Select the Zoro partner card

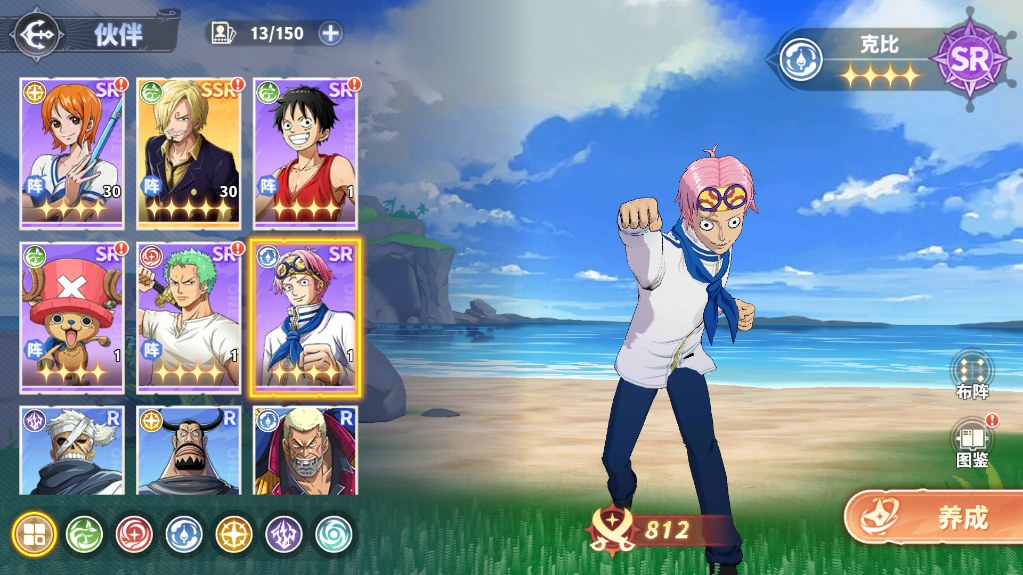[189, 317]
